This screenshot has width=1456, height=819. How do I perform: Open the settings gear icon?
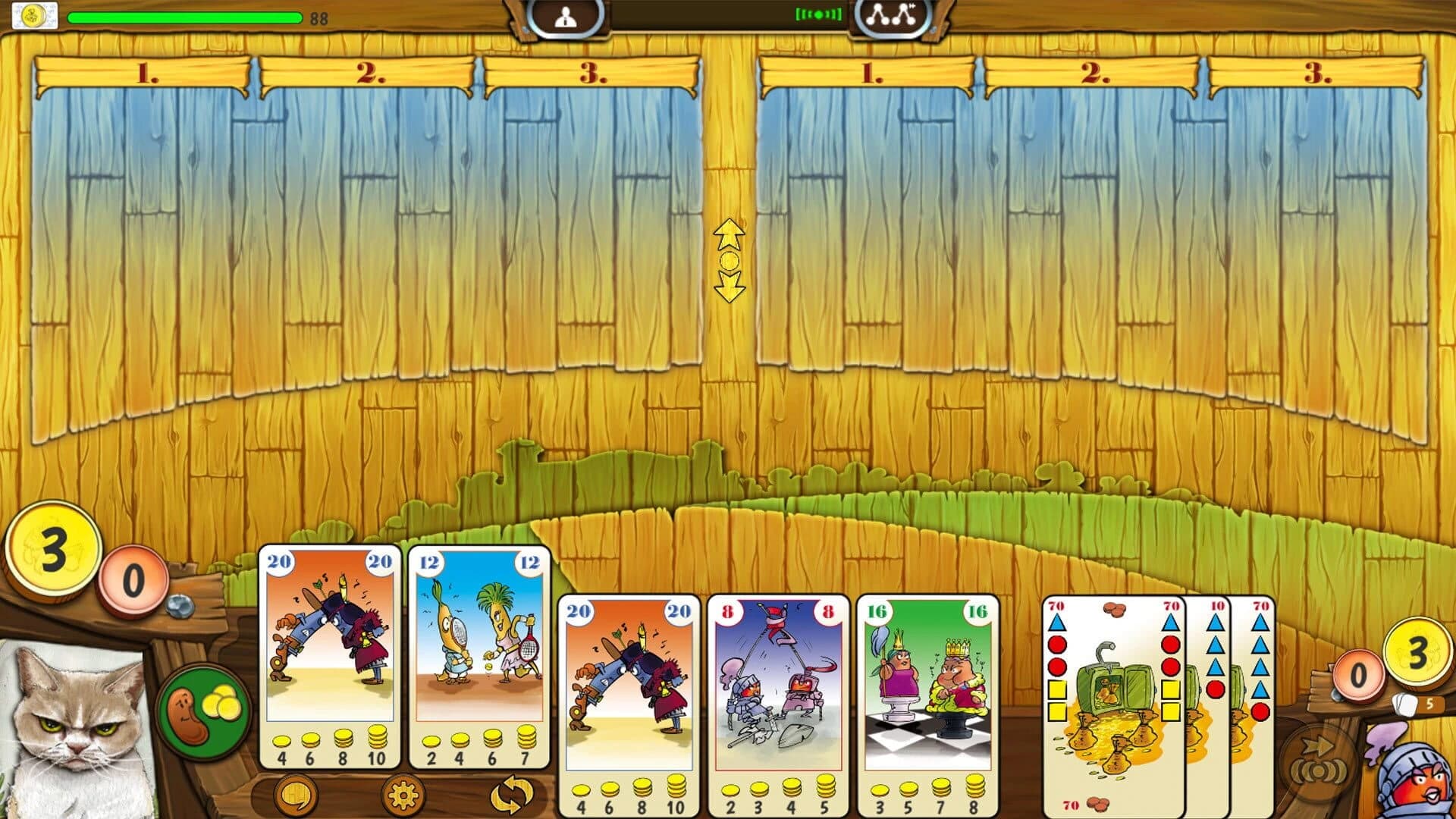(402, 795)
